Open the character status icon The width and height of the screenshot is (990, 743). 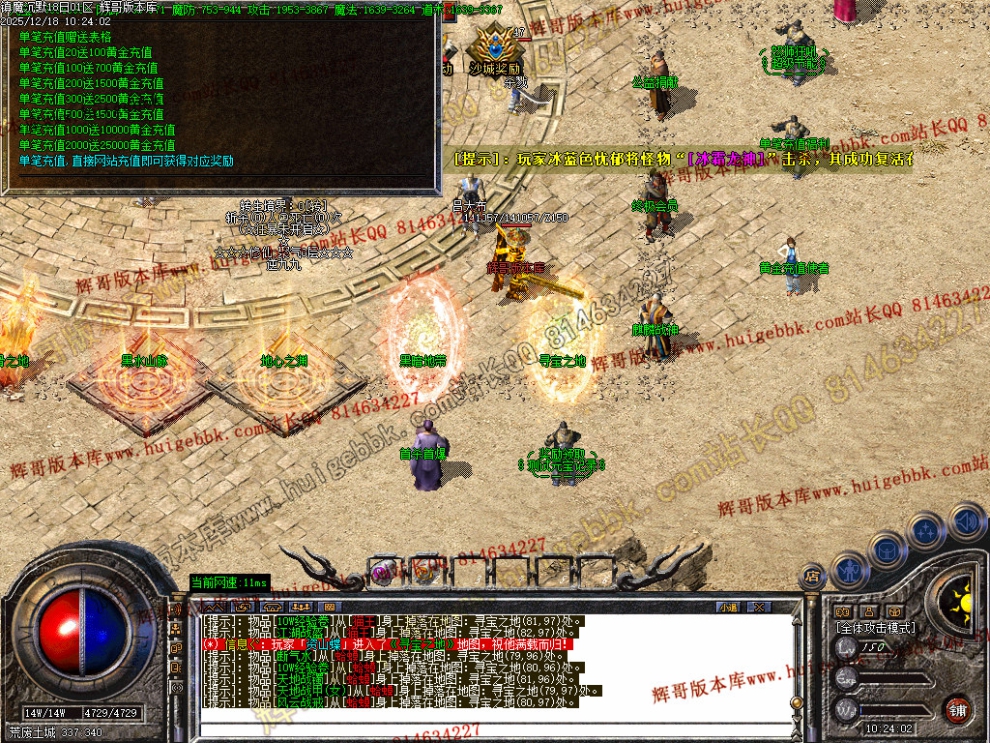pos(850,568)
